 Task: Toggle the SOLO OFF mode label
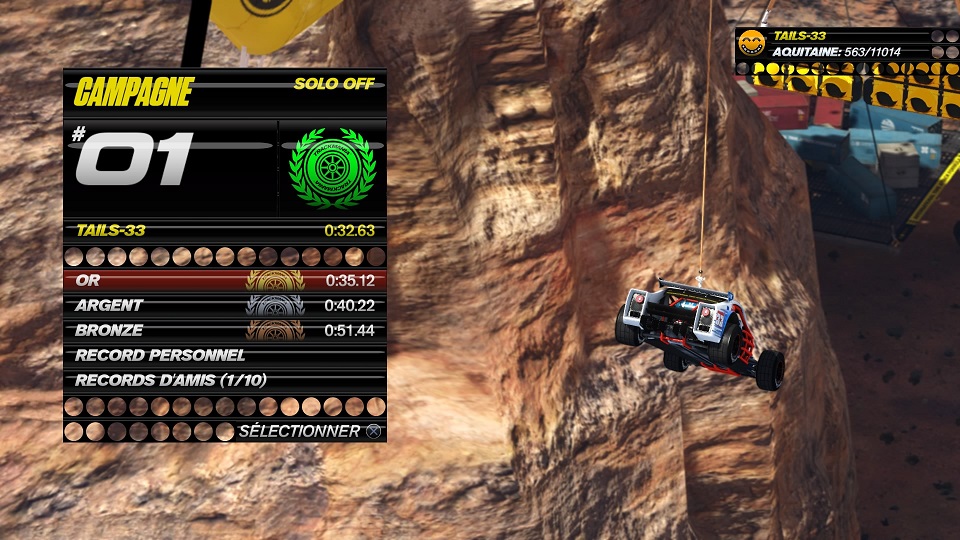pyautogui.click(x=333, y=84)
